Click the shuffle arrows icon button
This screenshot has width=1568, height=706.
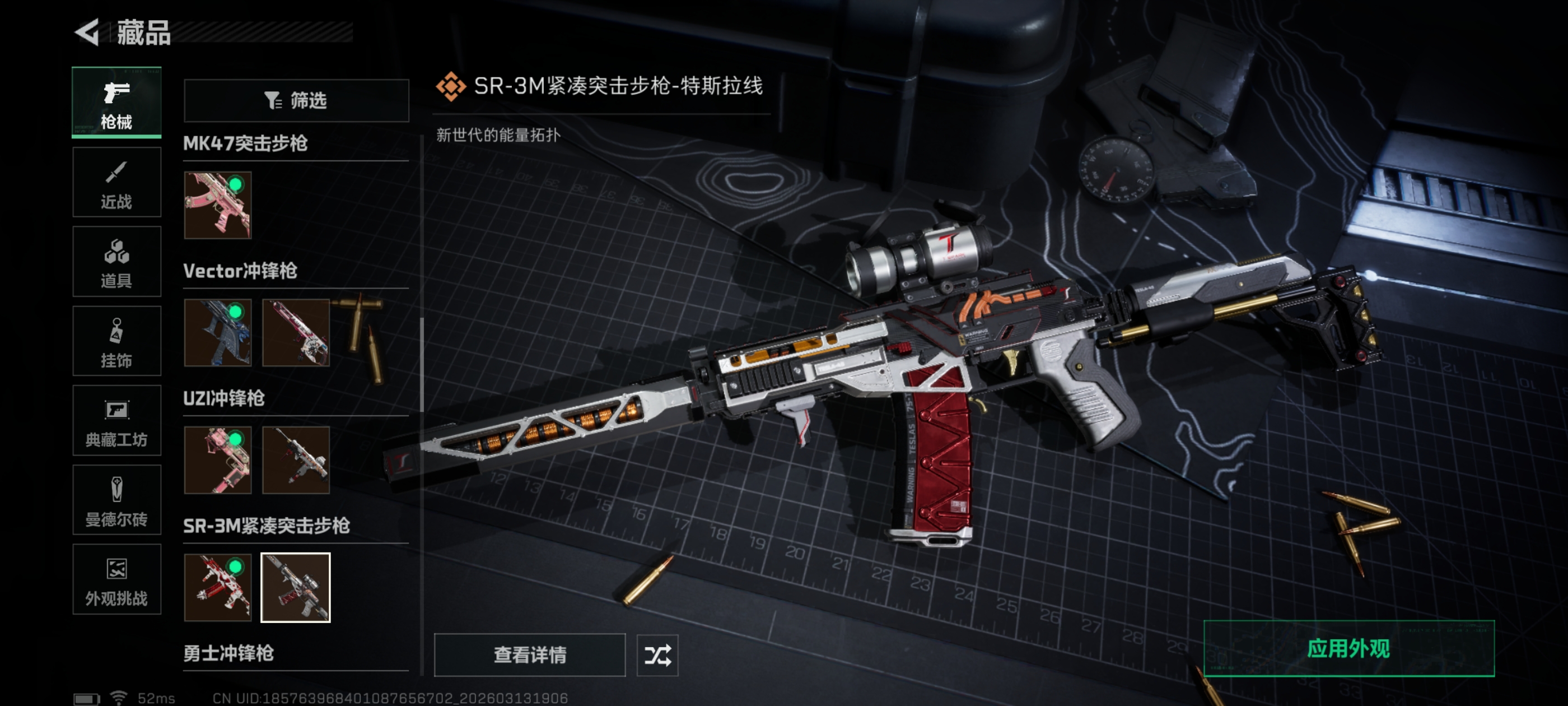pyautogui.click(x=657, y=655)
